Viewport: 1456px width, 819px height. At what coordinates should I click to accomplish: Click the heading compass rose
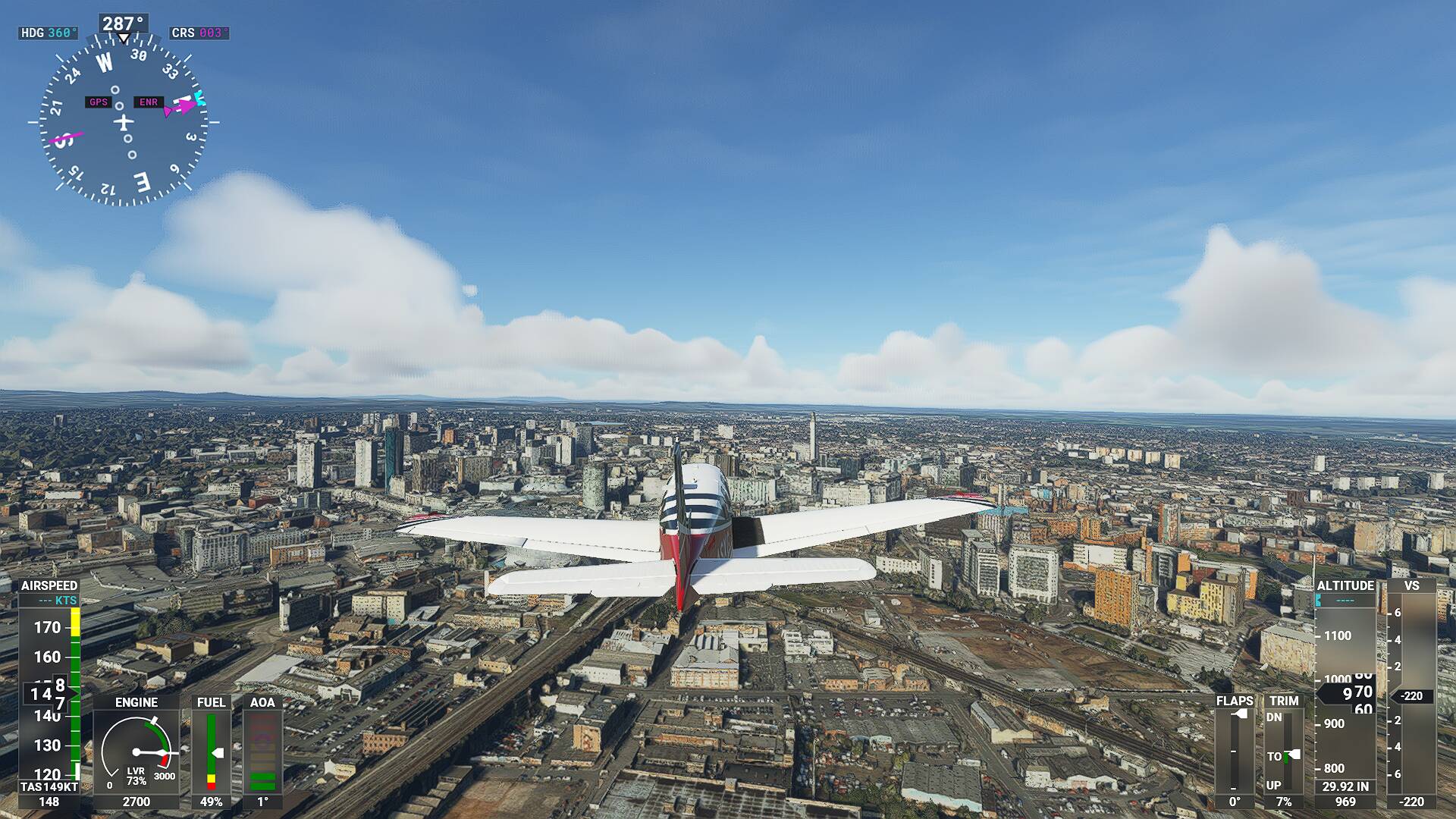(123, 121)
